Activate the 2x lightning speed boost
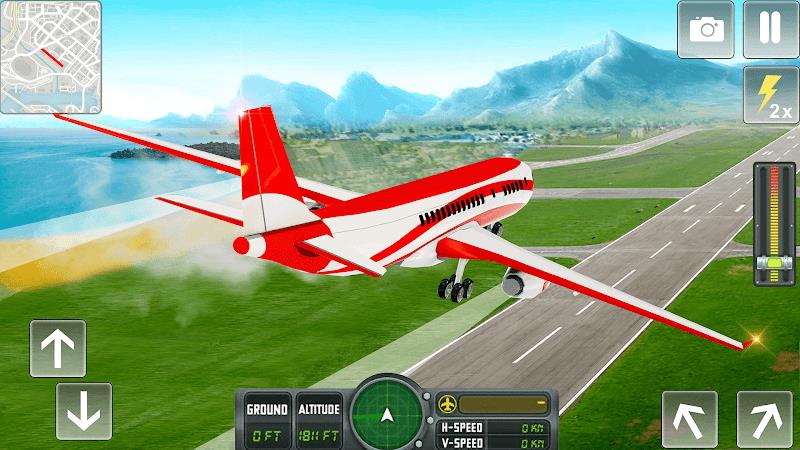The height and width of the screenshot is (450, 800). coord(770,95)
